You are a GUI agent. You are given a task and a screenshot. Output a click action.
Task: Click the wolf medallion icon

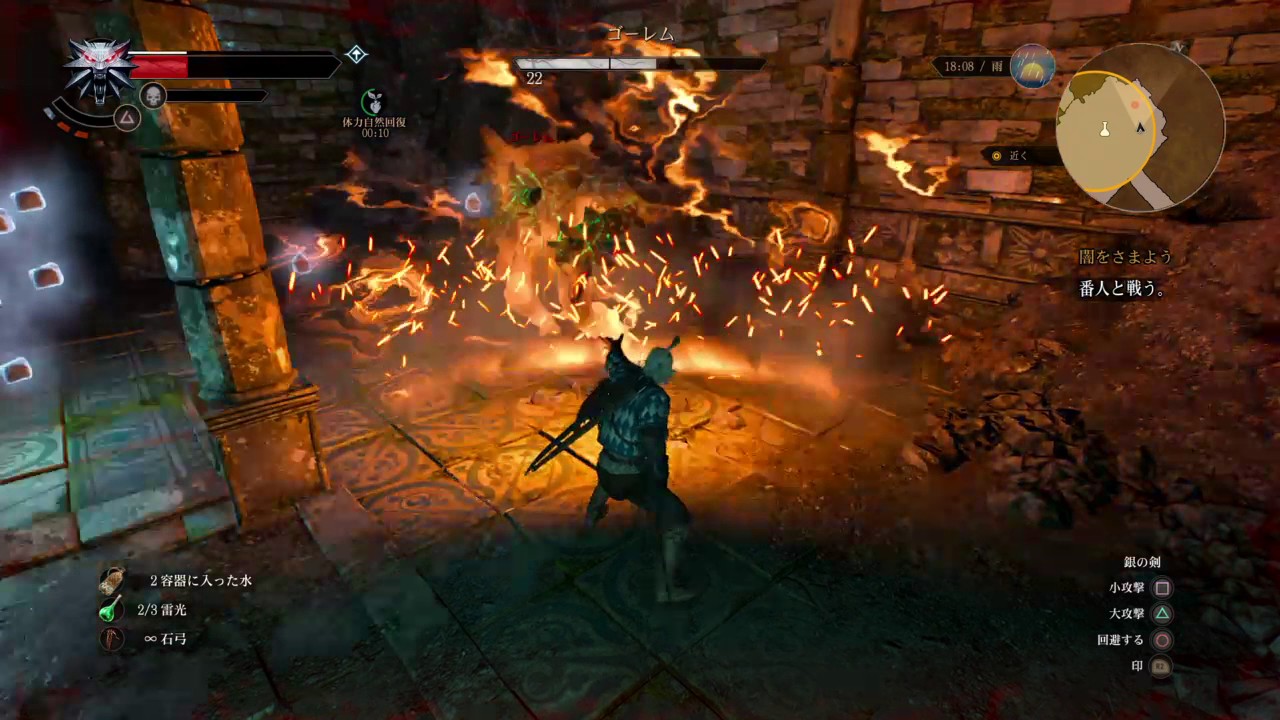(99, 68)
